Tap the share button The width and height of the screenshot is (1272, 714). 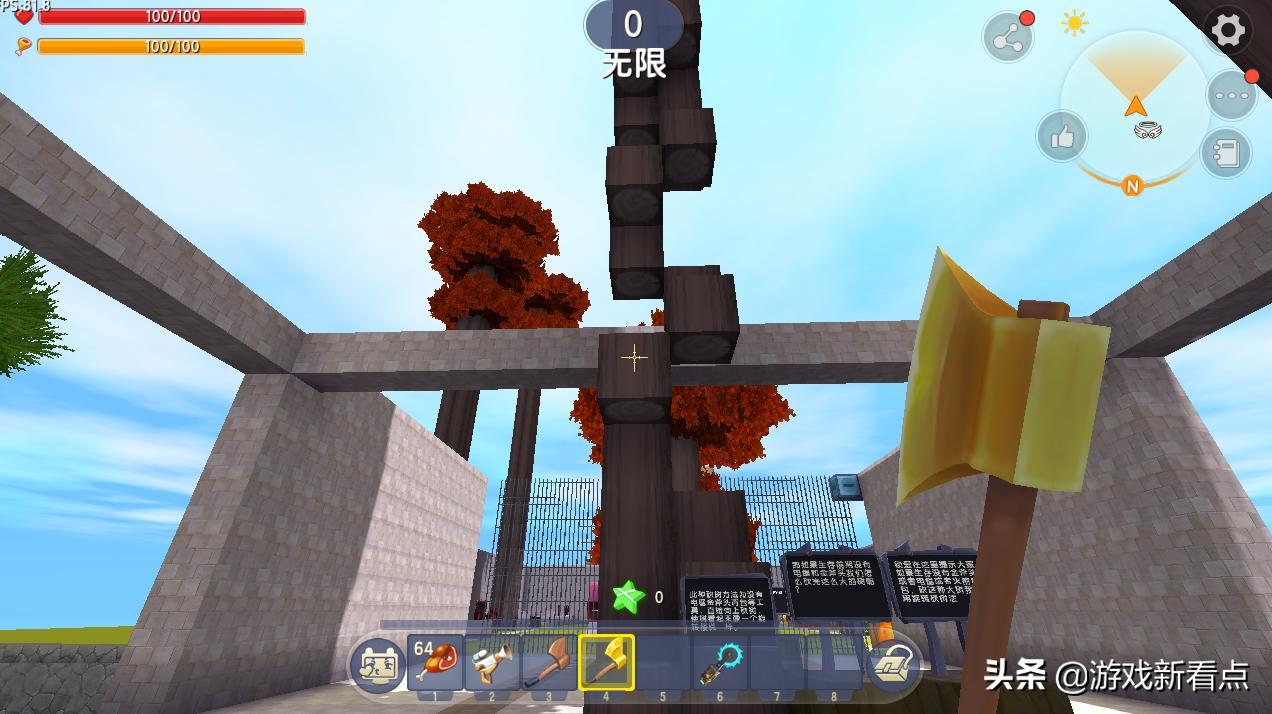point(1007,38)
